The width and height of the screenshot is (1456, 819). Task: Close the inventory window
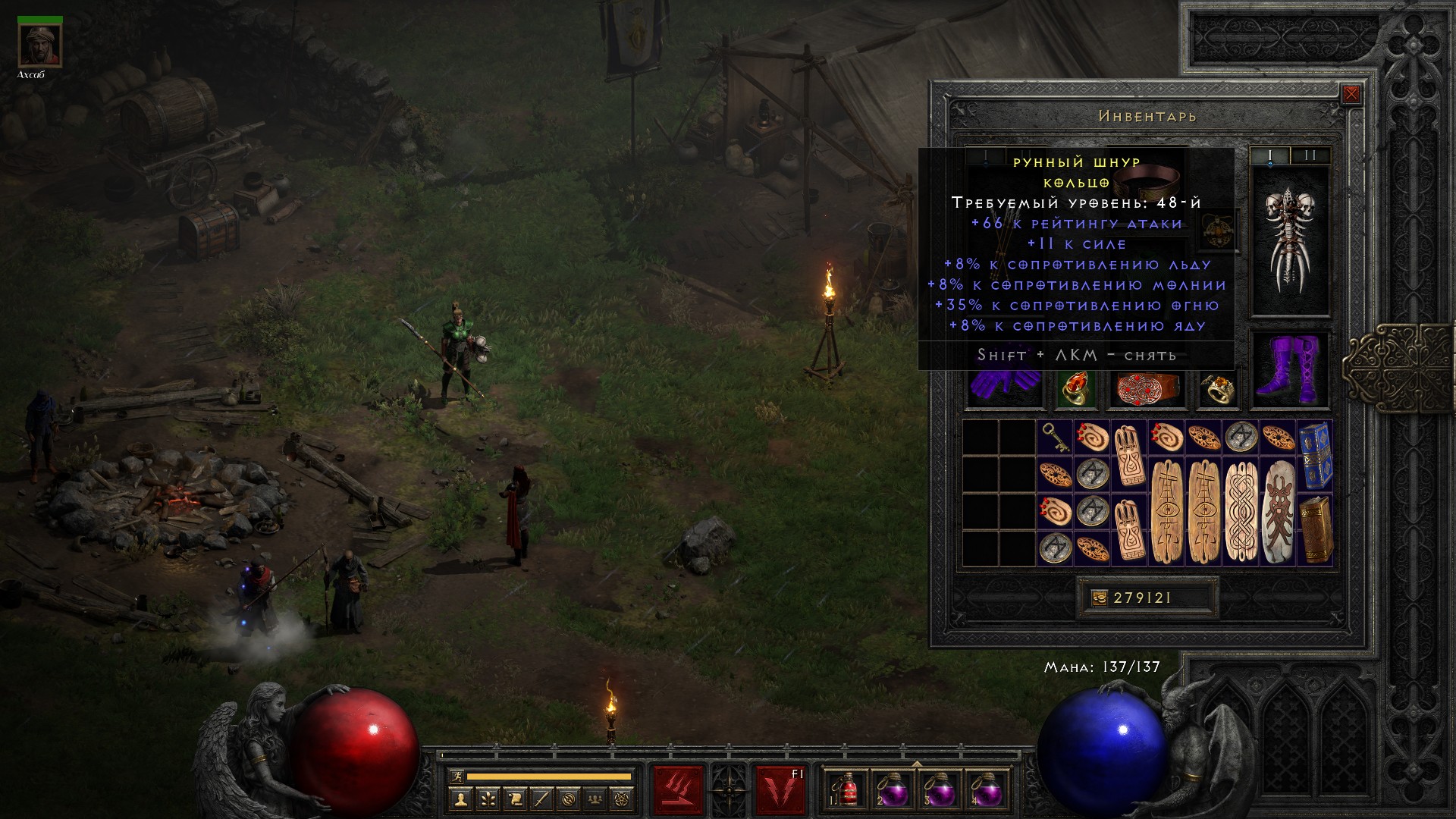[x=1351, y=94]
